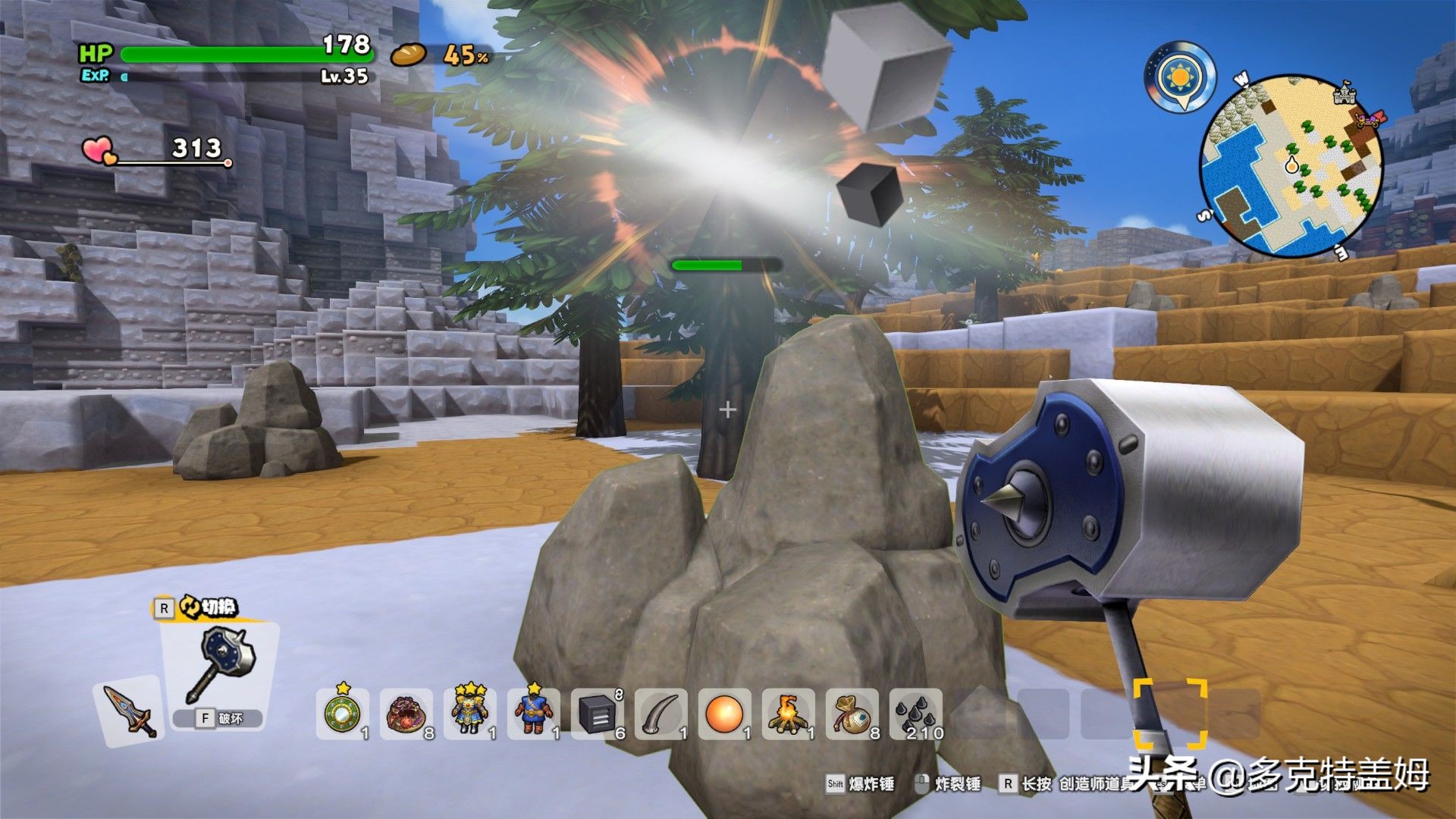
Task: Select the glowing orange orb slot
Action: click(724, 714)
